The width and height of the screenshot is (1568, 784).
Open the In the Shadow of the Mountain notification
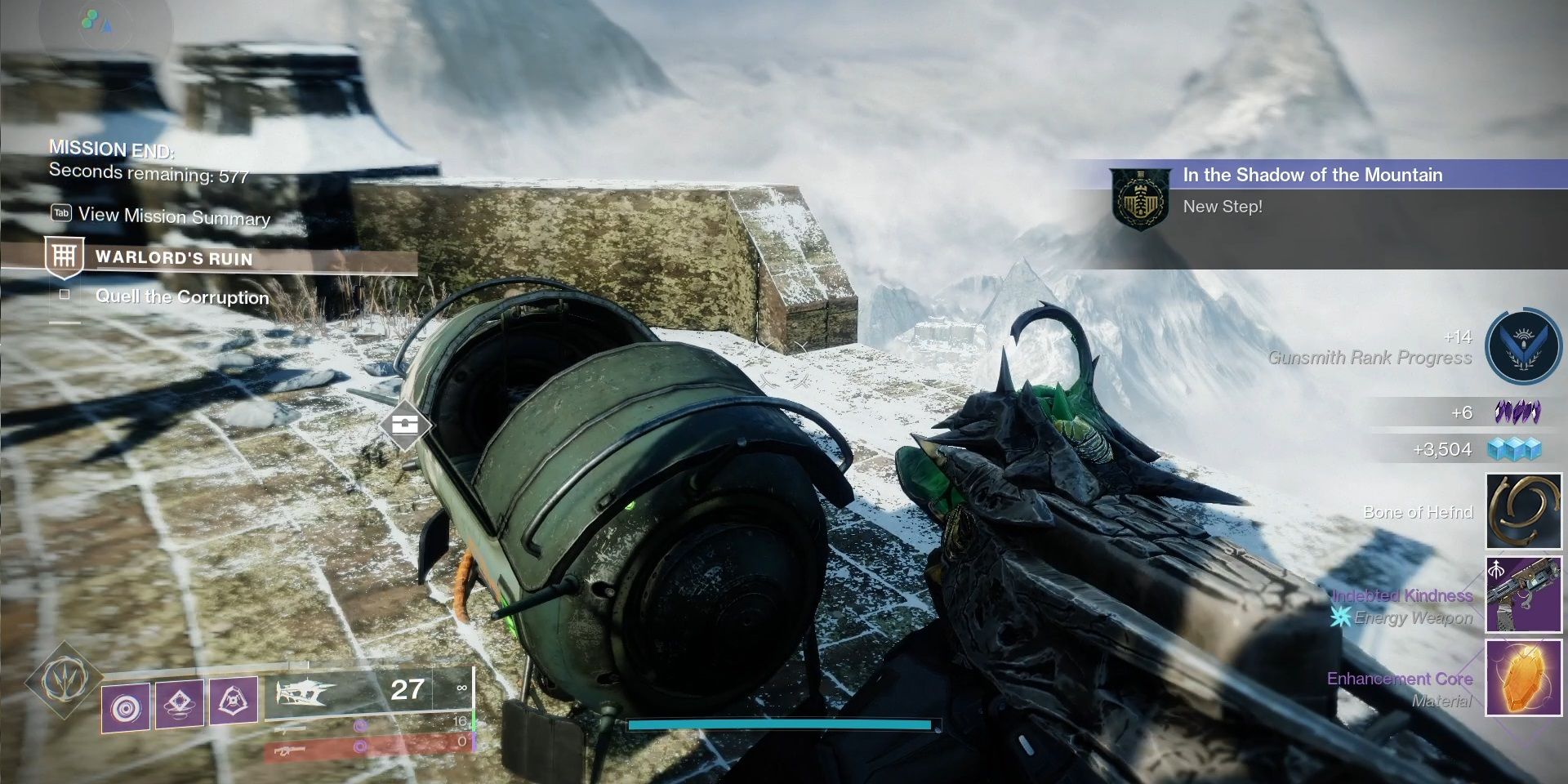(x=1312, y=175)
